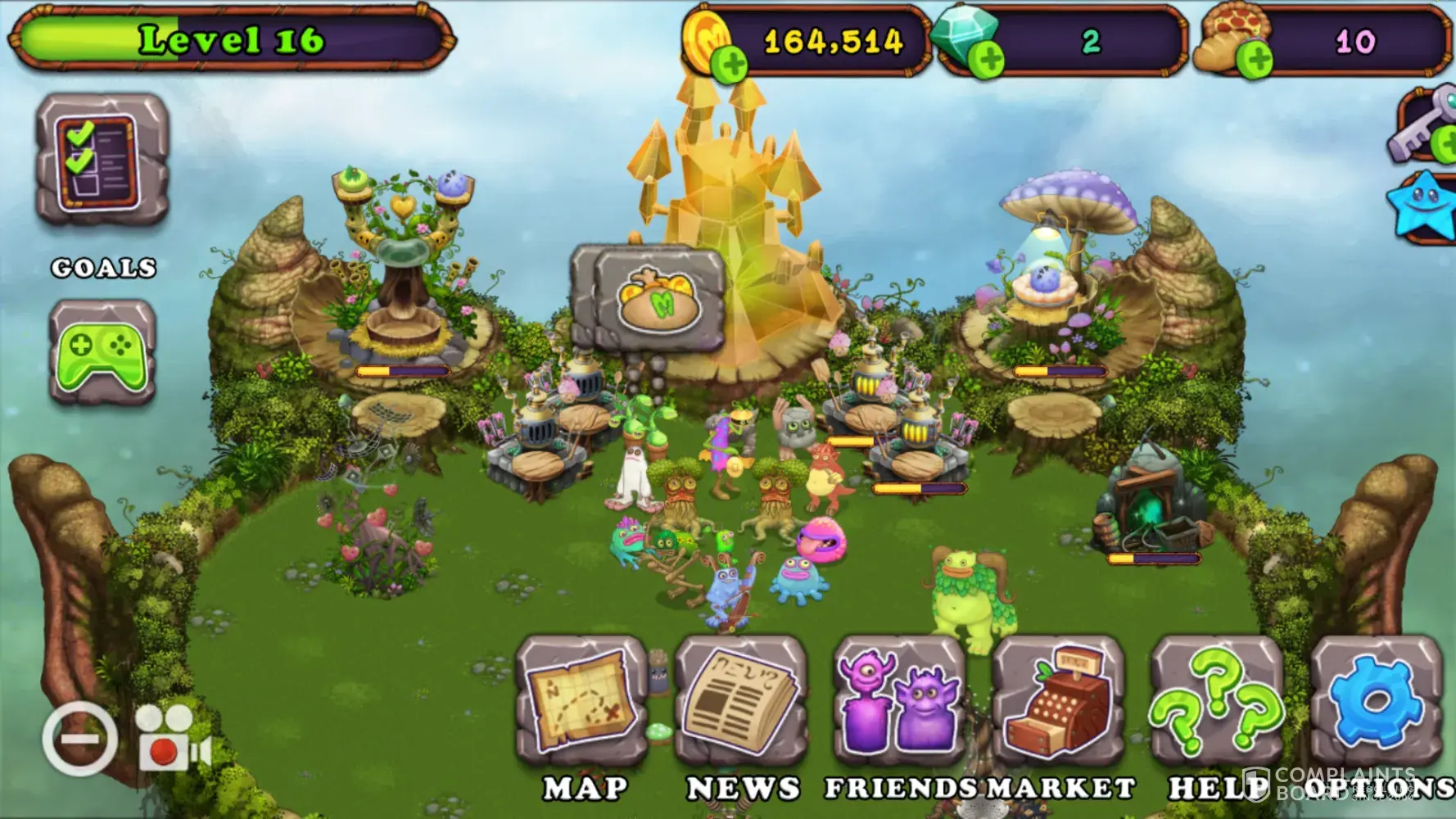
Task: Collect all coins with the money bag button
Action: click(659, 296)
